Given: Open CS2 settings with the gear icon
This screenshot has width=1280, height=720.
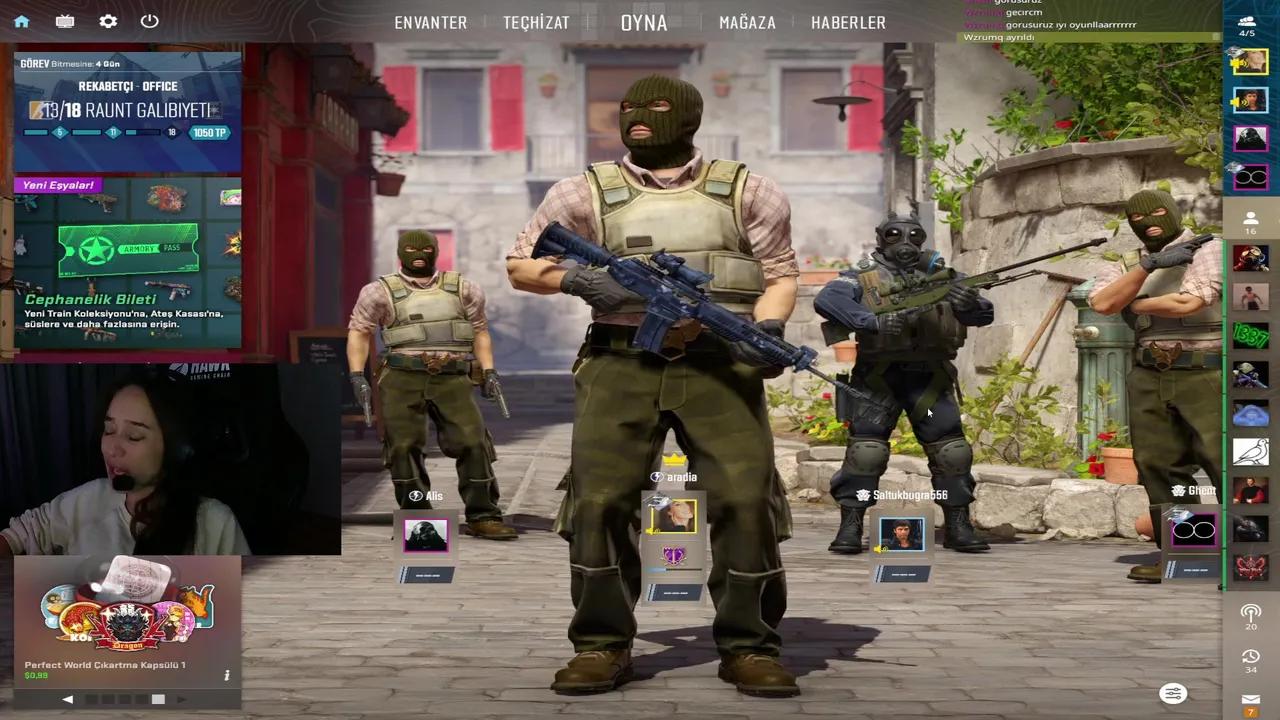Looking at the screenshot, I should [108, 21].
